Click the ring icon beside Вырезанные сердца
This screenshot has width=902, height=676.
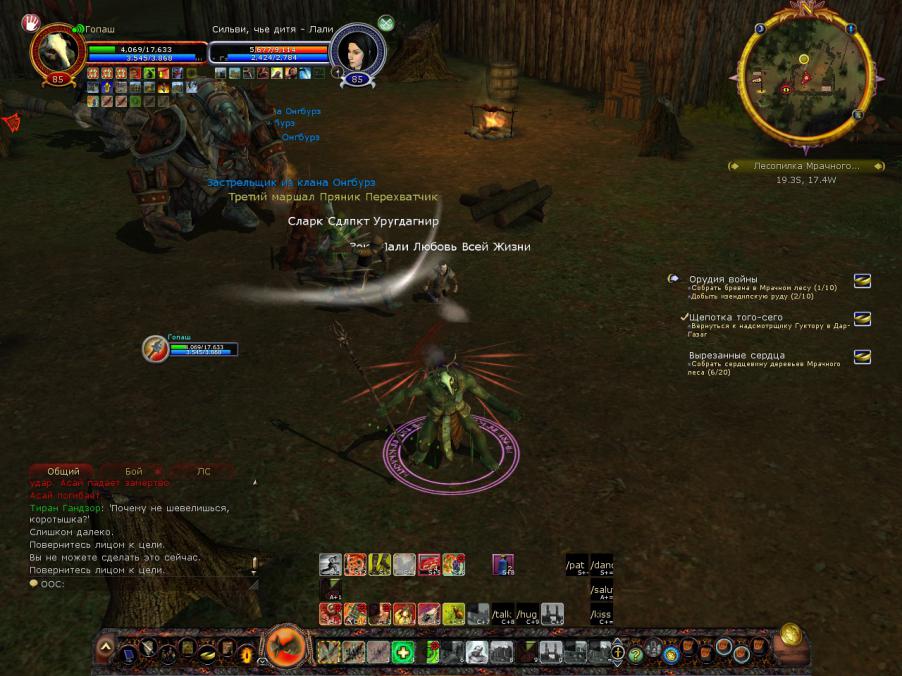861,357
